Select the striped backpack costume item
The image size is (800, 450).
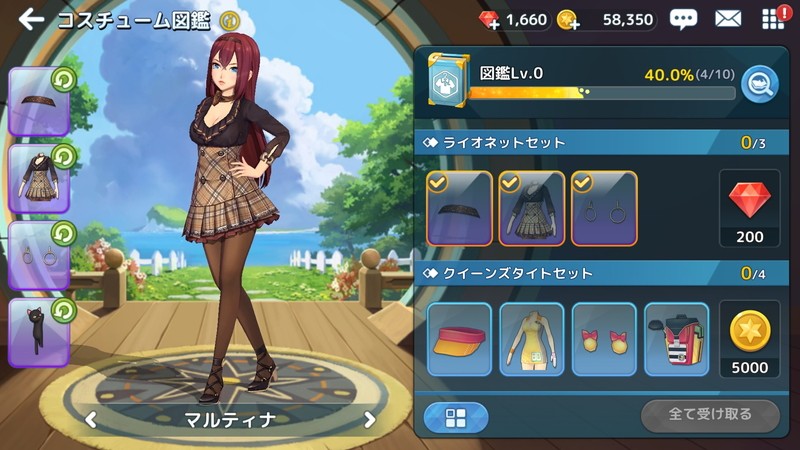pos(676,339)
